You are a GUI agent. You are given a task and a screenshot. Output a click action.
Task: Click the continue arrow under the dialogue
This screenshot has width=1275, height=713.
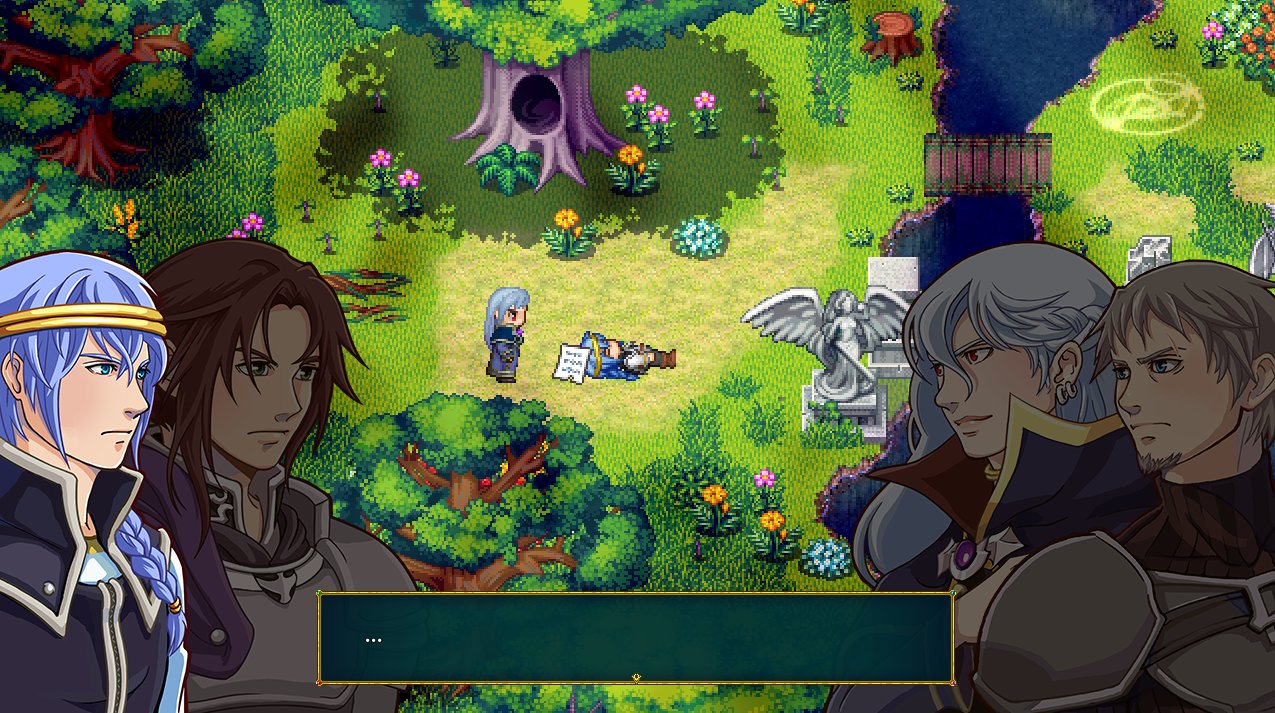pyautogui.click(x=636, y=679)
